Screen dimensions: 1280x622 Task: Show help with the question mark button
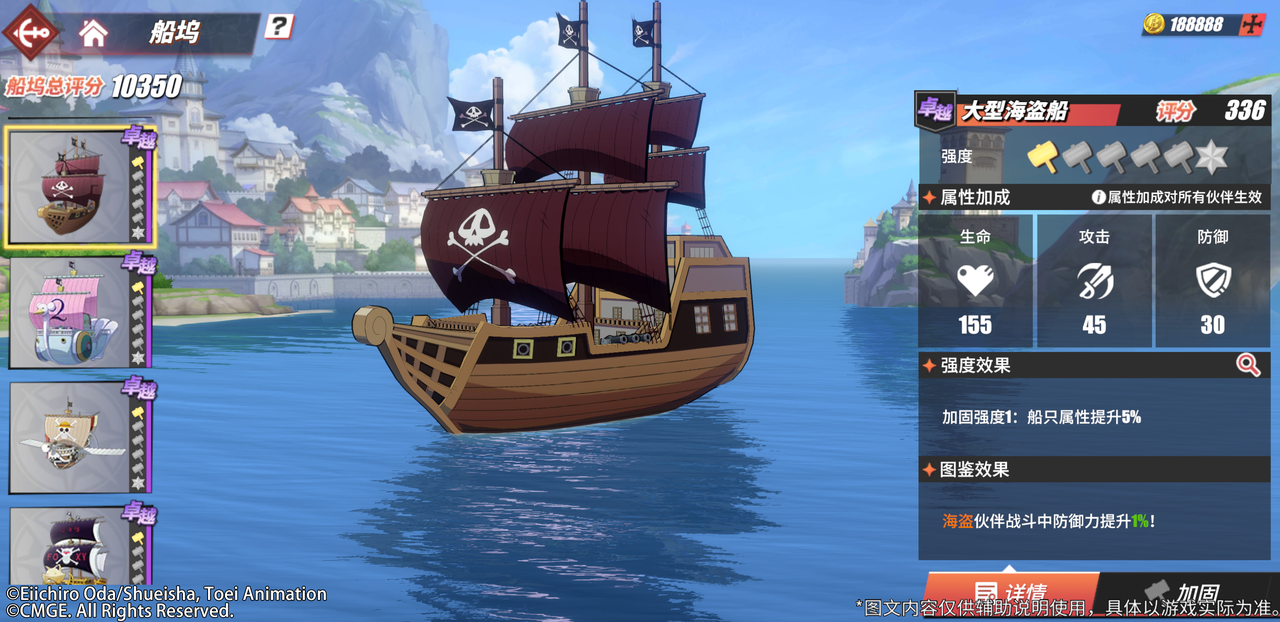pyautogui.click(x=279, y=26)
